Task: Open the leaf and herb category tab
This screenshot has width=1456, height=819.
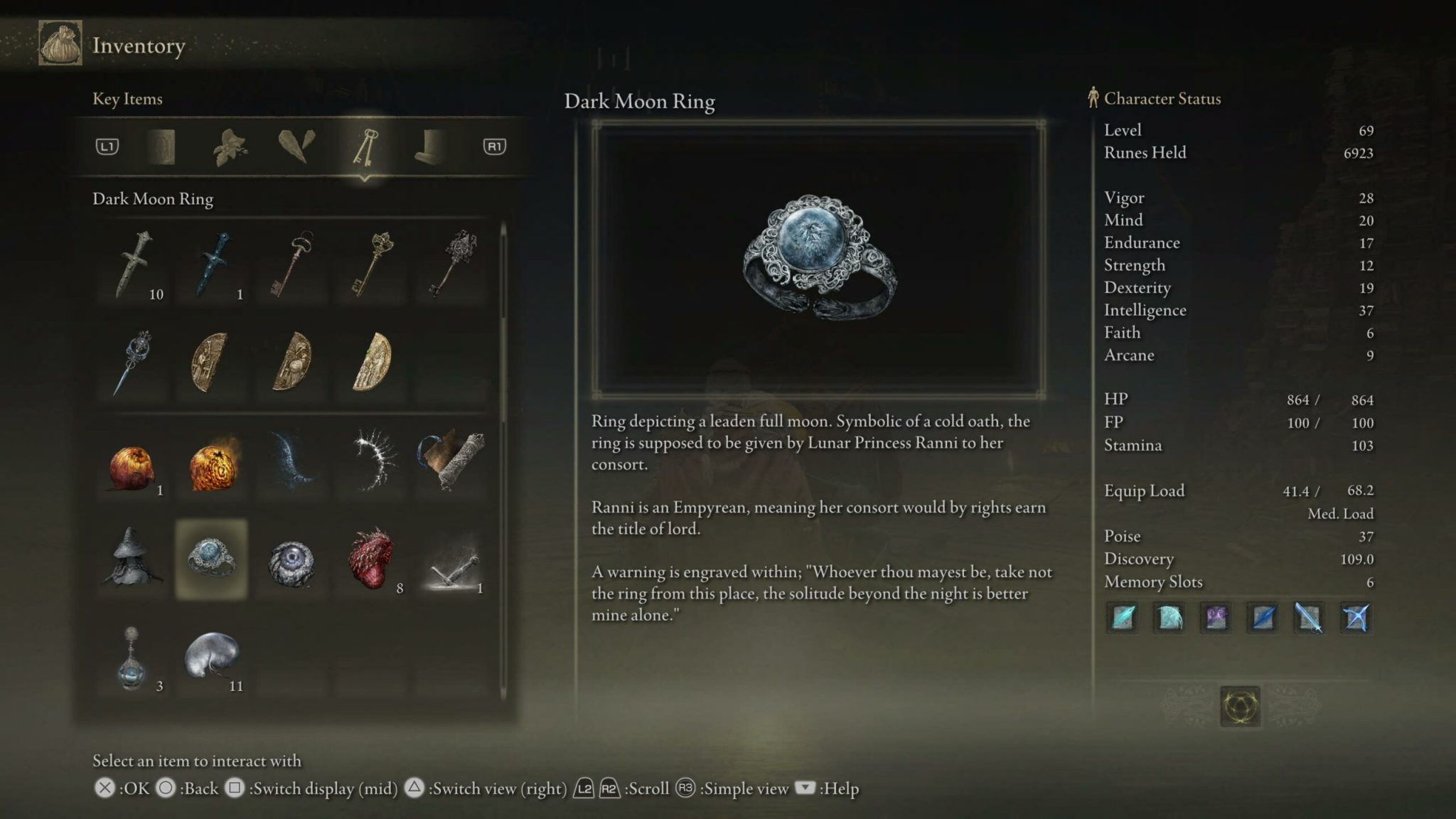Action: coord(230,147)
